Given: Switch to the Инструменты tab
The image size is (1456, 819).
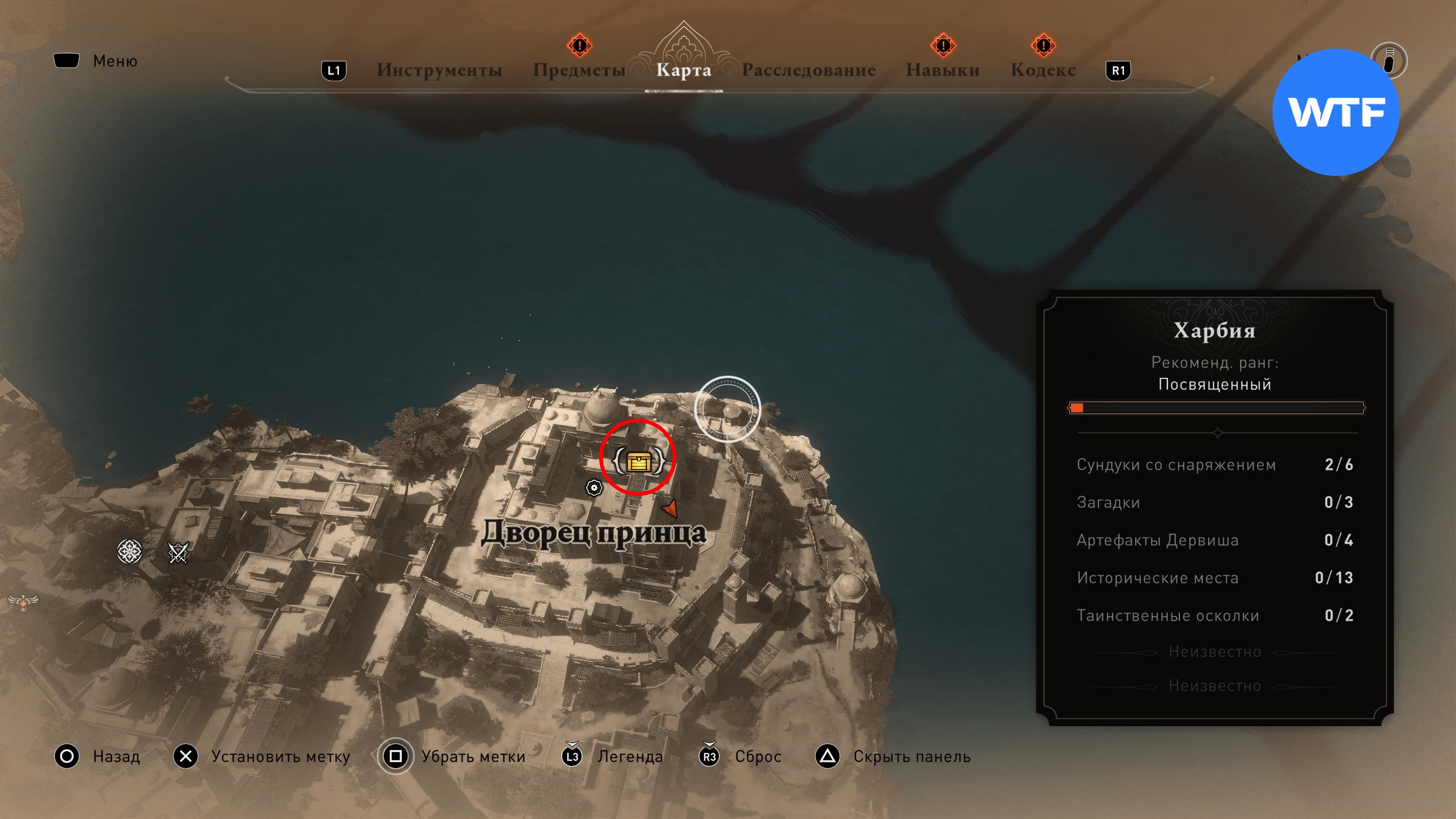Looking at the screenshot, I should (x=439, y=70).
